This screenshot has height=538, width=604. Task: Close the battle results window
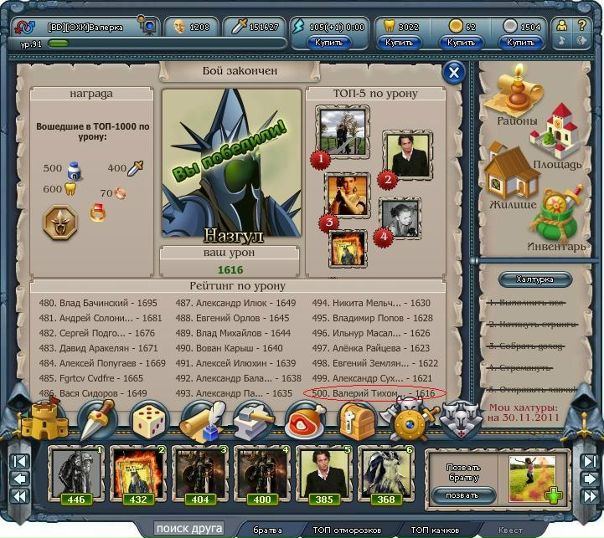coord(454,72)
